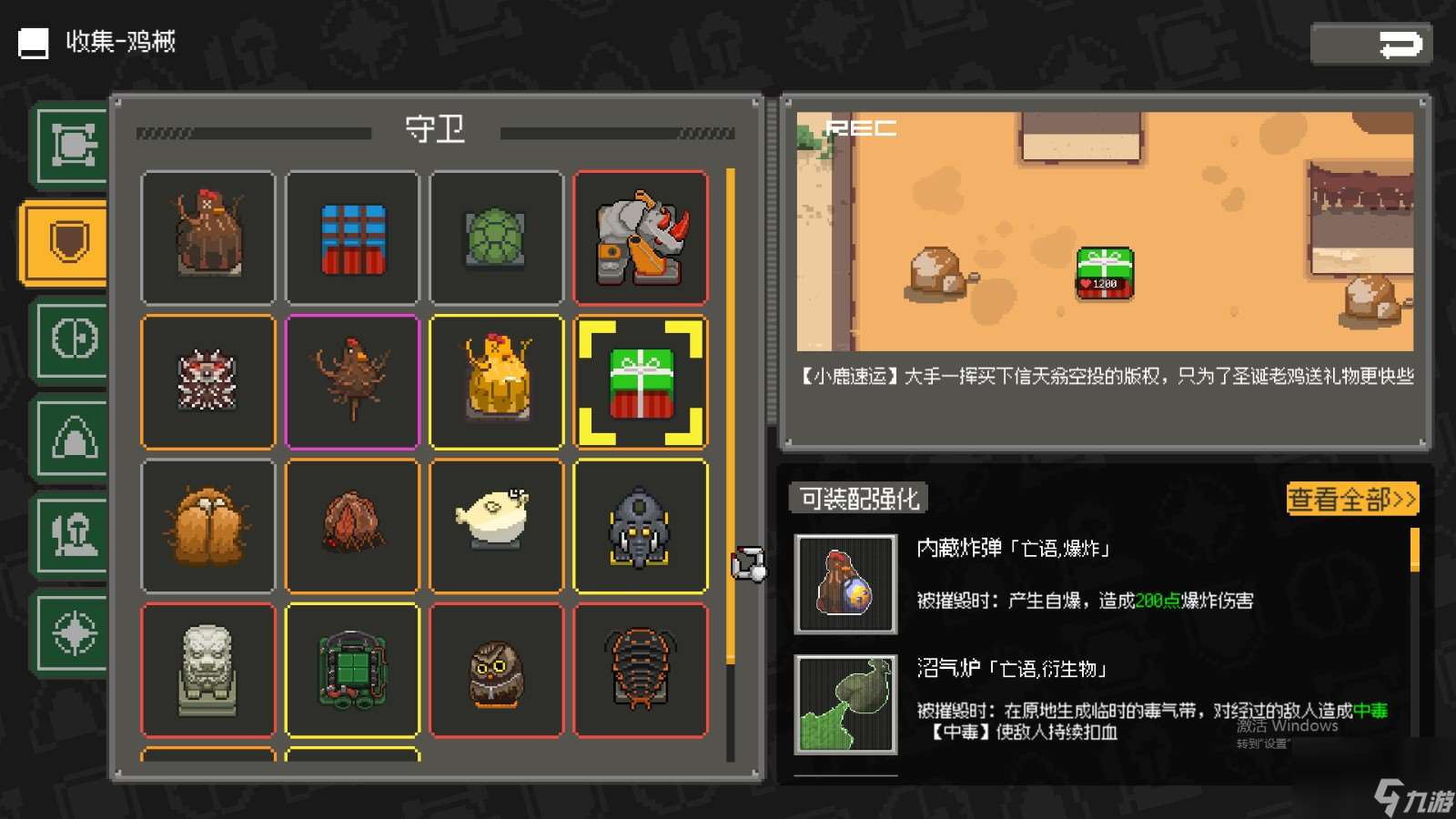Select the centipede guard unit

click(642, 669)
